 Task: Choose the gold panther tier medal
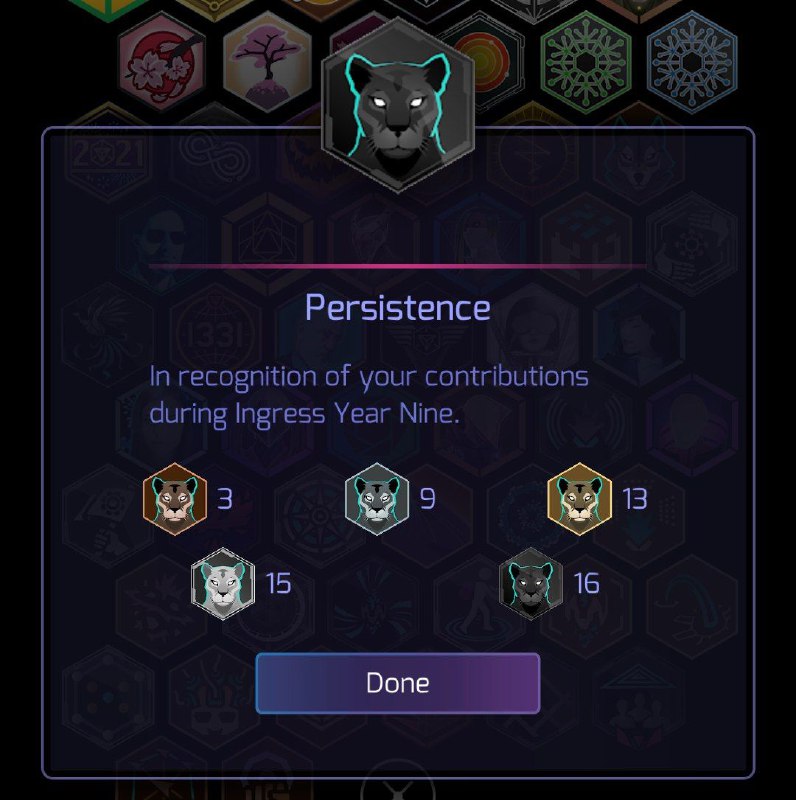click(x=579, y=498)
